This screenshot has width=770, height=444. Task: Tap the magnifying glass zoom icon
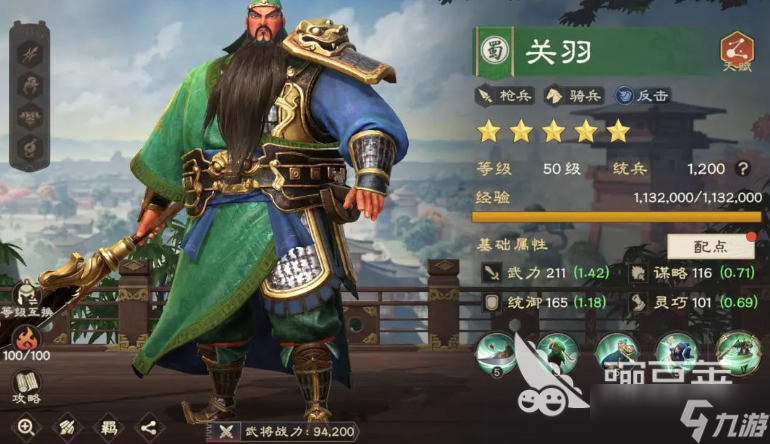(x=26, y=427)
